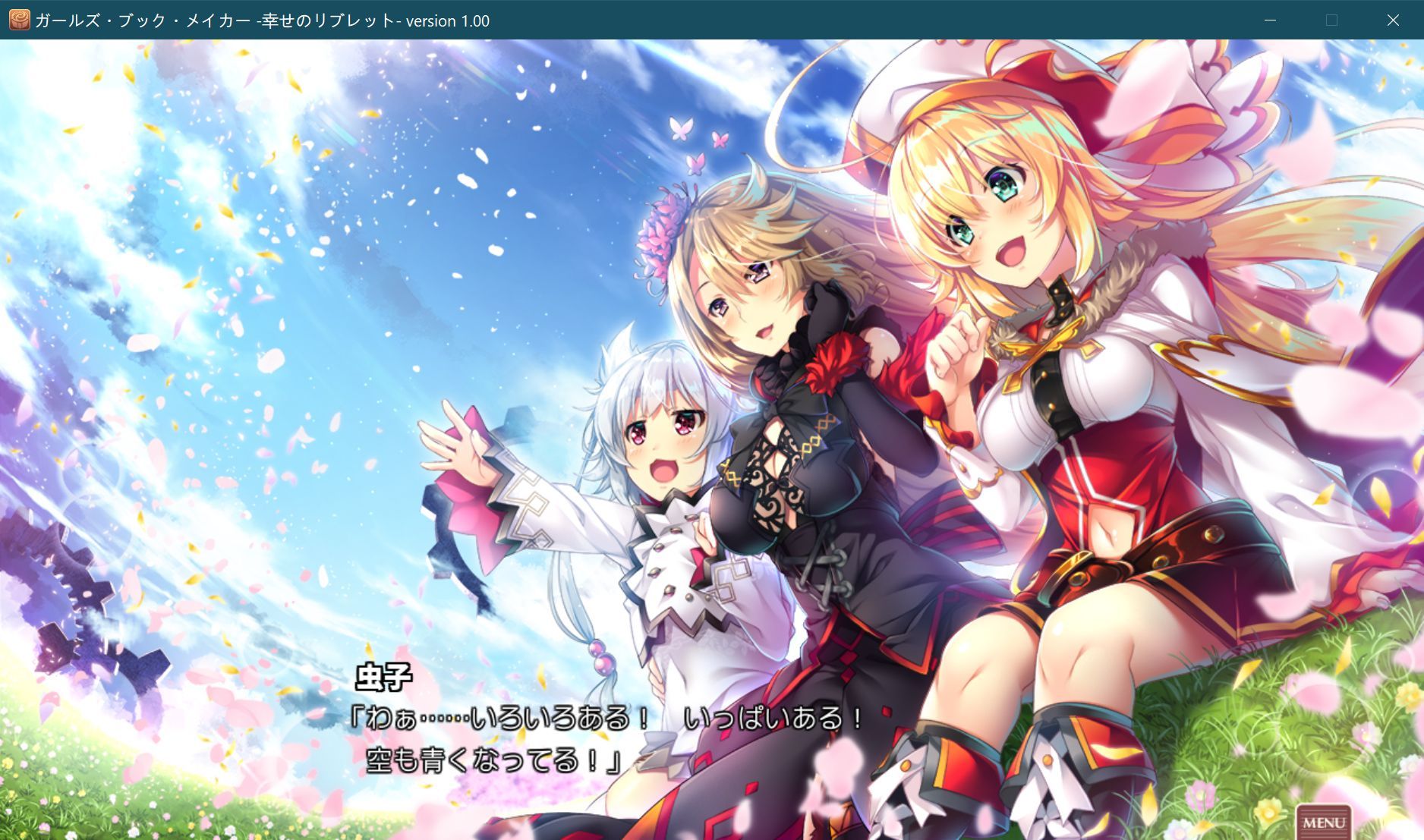Click the game application icon in the title bar
Viewport: 1424px width, 840px height.
pos(19,20)
